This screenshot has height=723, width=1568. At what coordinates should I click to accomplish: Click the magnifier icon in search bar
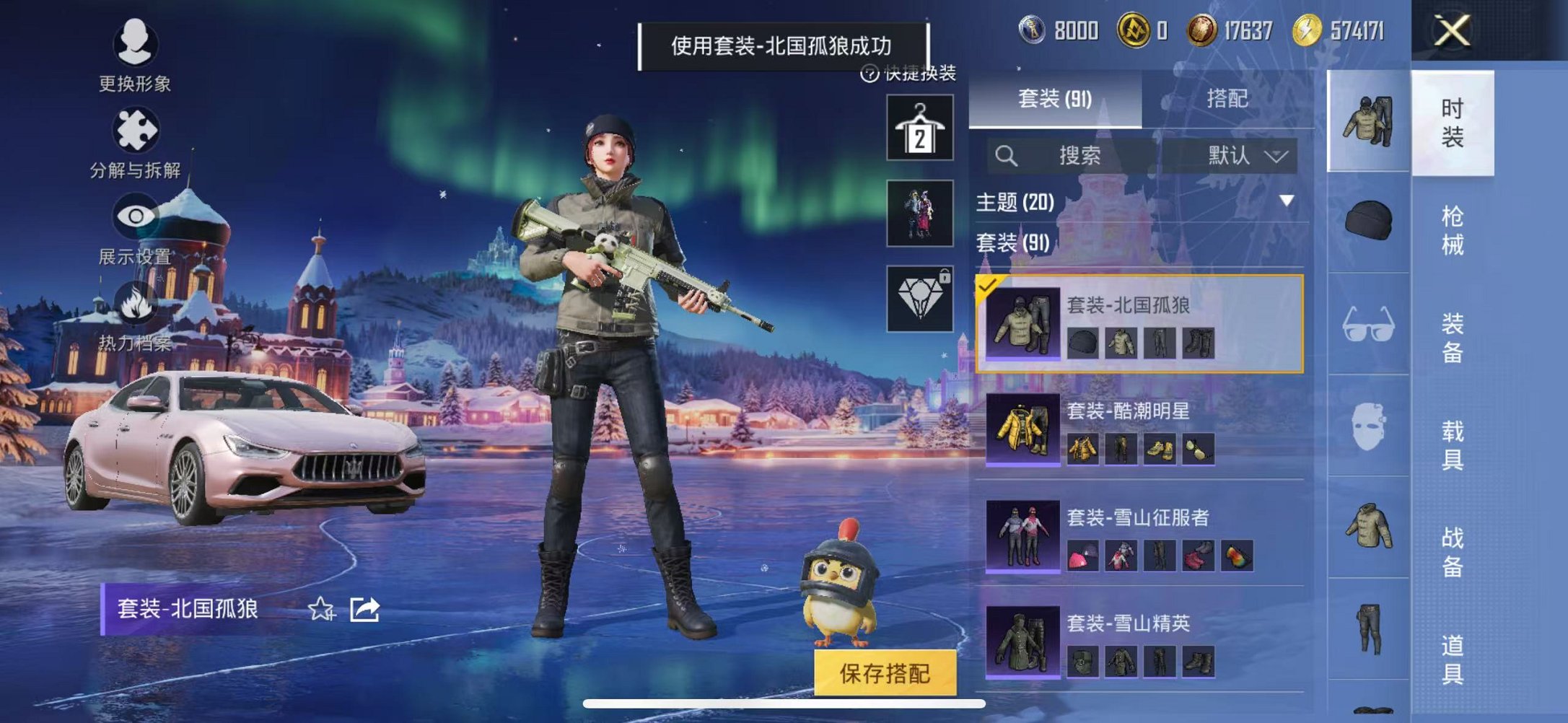coord(1008,156)
